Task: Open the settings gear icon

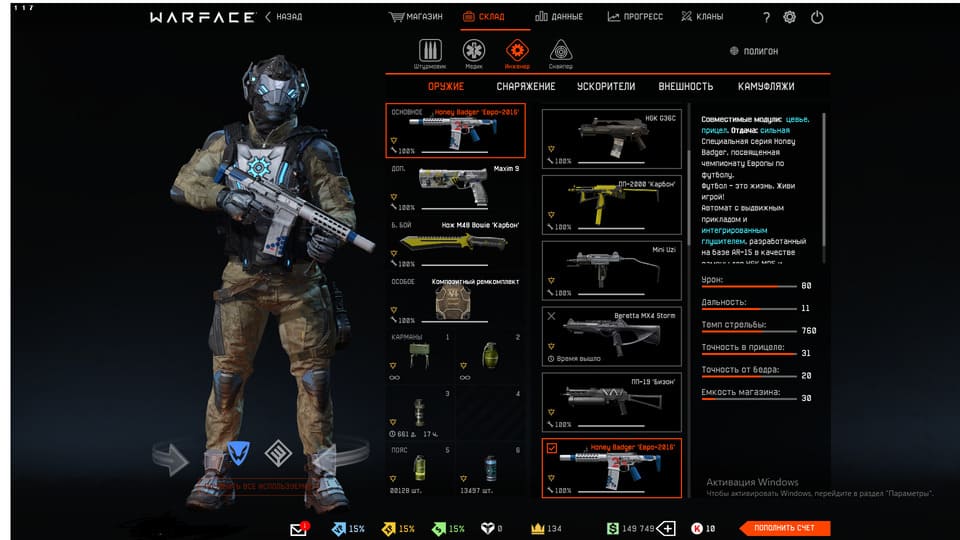Action: [x=790, y=17]
